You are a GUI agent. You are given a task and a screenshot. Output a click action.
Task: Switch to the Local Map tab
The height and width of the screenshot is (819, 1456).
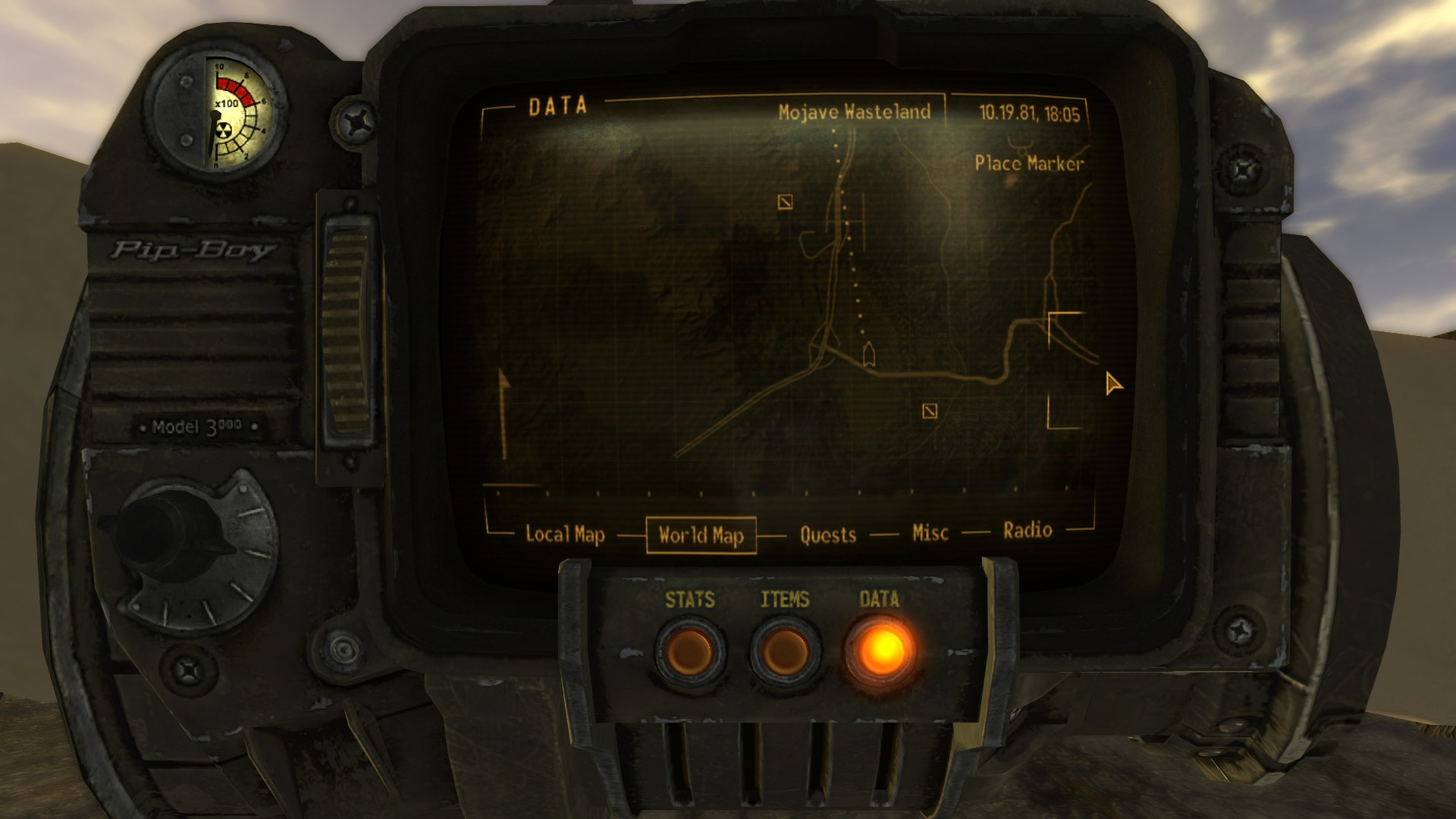pos(565,535)
